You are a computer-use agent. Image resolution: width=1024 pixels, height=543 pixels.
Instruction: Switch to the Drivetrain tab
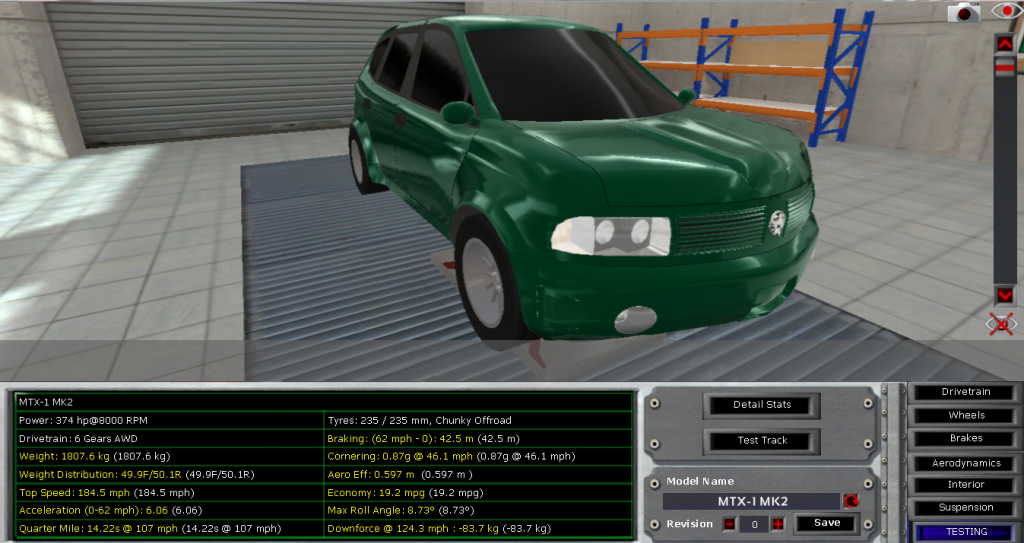[x=966, y=392]
